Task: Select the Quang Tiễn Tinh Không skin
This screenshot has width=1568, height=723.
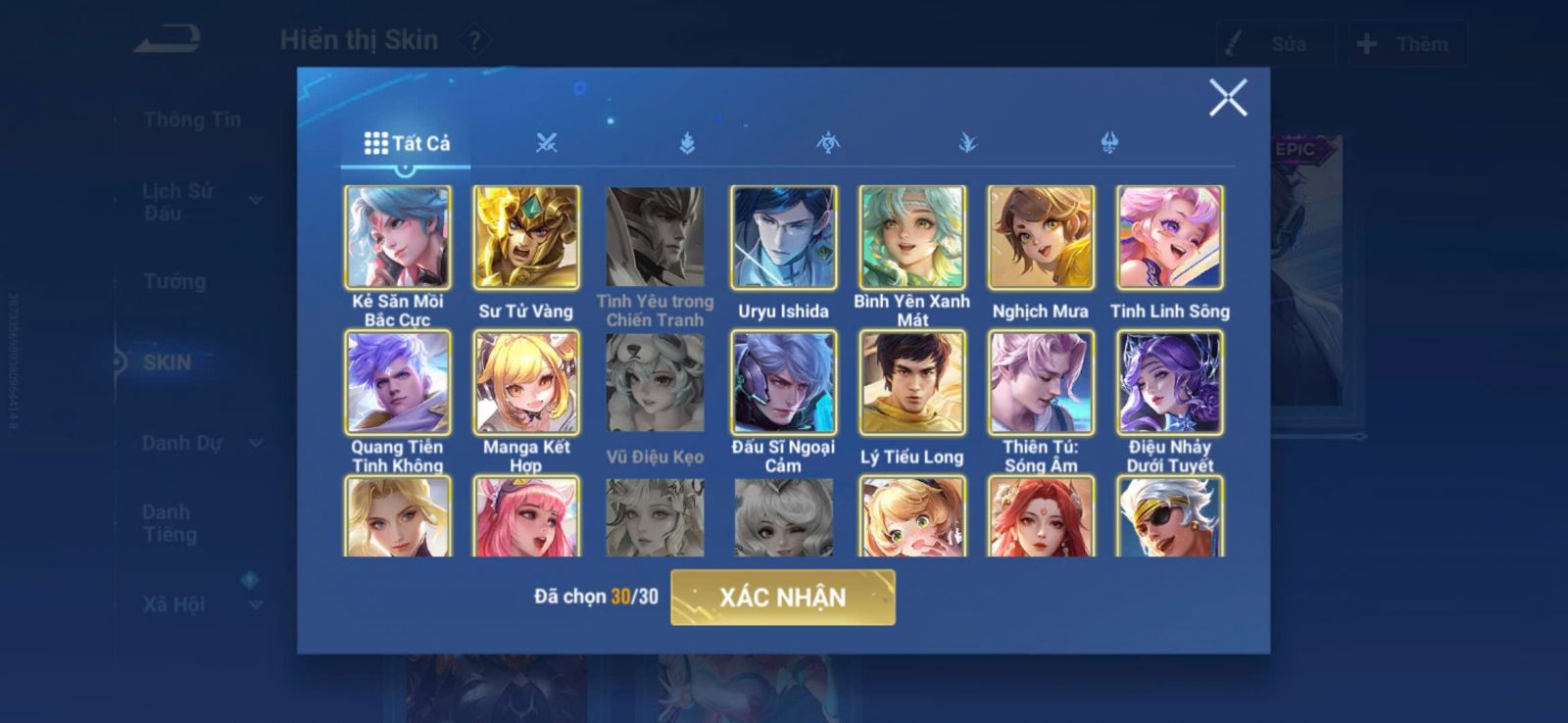Action: tap(398, 382)
